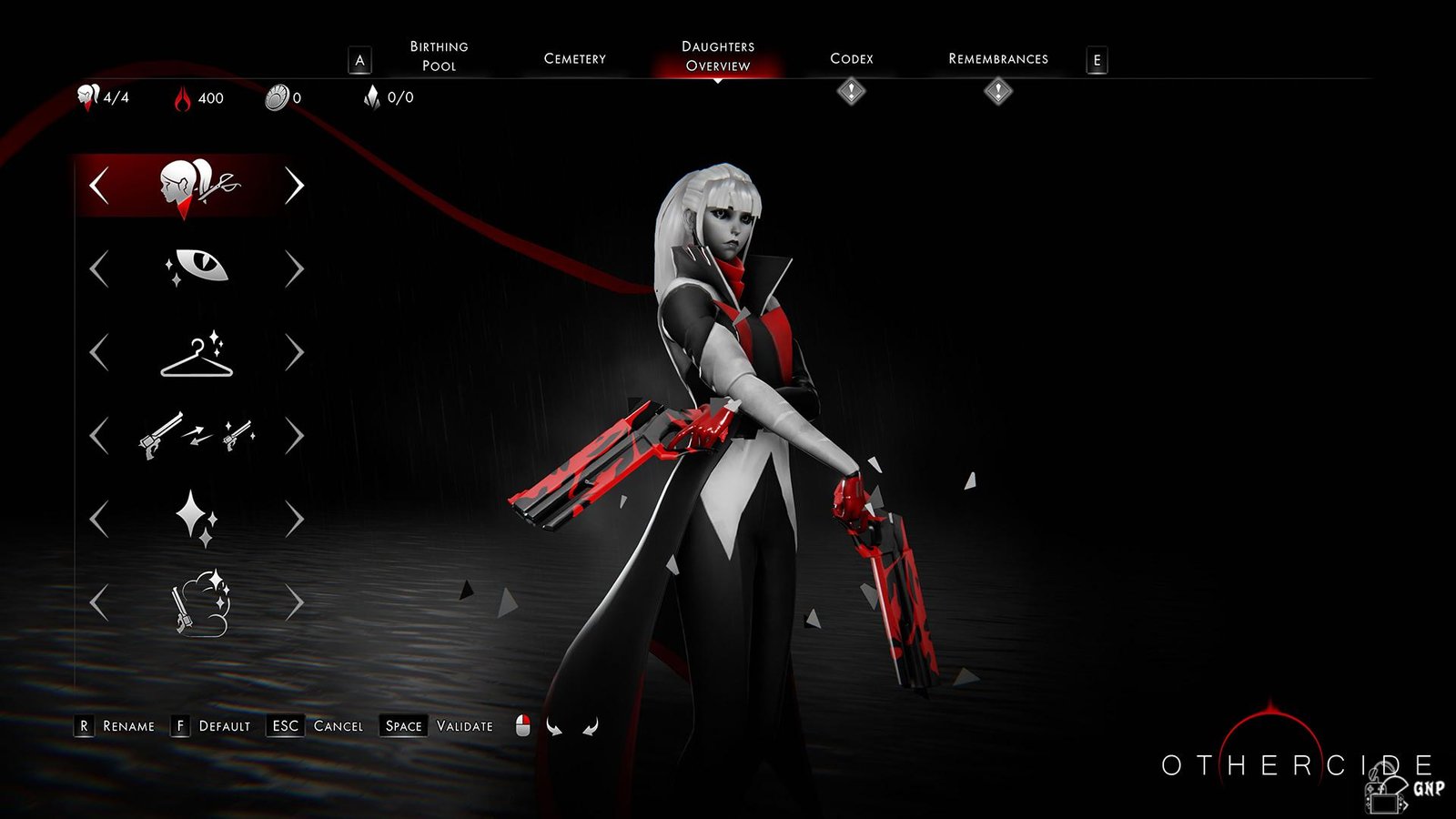Image resolution: width=1456 pixels, height=819 pixels.
Task: Advance the sparkle effect option
Action: click(x=294, y=520)
